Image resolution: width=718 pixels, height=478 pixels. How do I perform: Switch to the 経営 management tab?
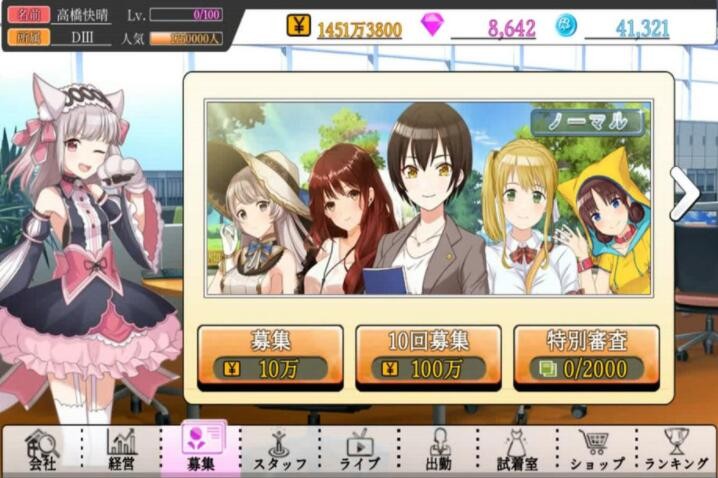pyautogui.click(x=122, y=449)
